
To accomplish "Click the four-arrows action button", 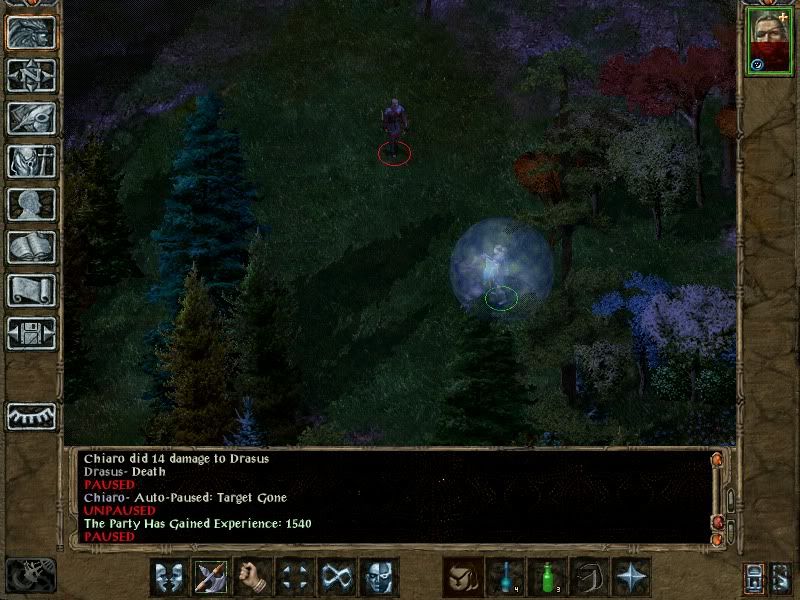I will (x=296, y=577).
